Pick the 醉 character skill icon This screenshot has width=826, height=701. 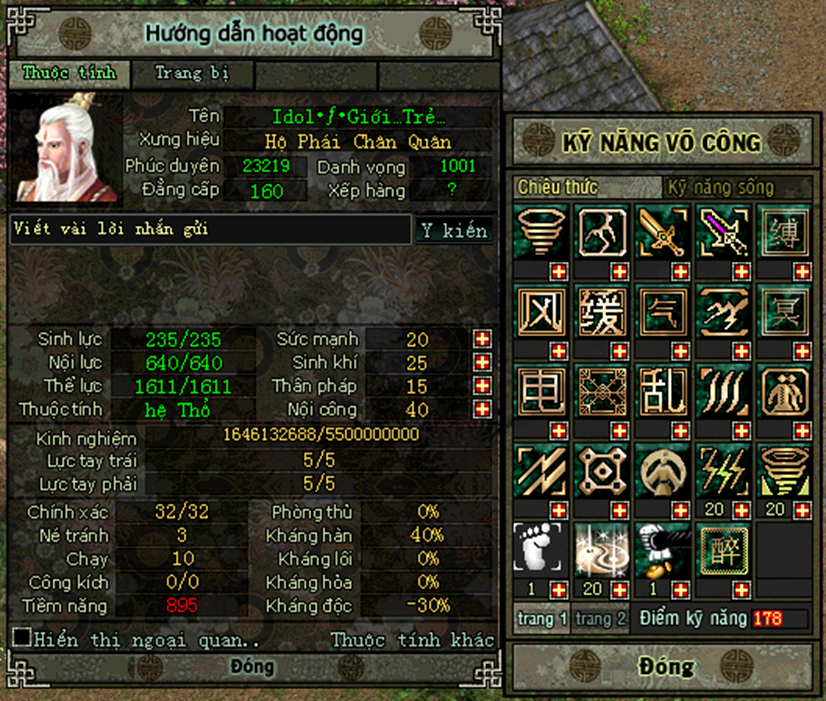click(x=722, y=550)
